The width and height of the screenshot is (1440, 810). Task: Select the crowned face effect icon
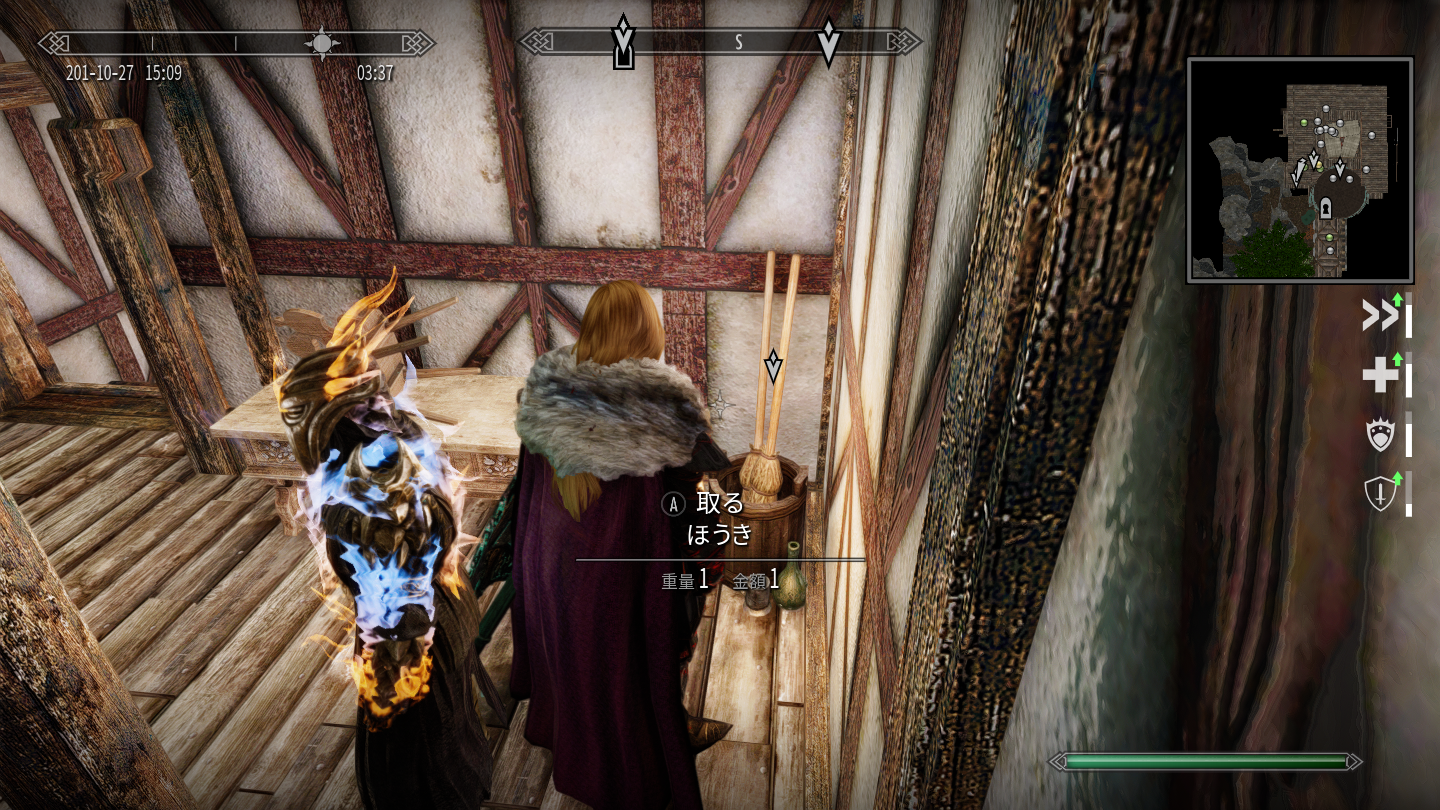[x=1380, y=435]
